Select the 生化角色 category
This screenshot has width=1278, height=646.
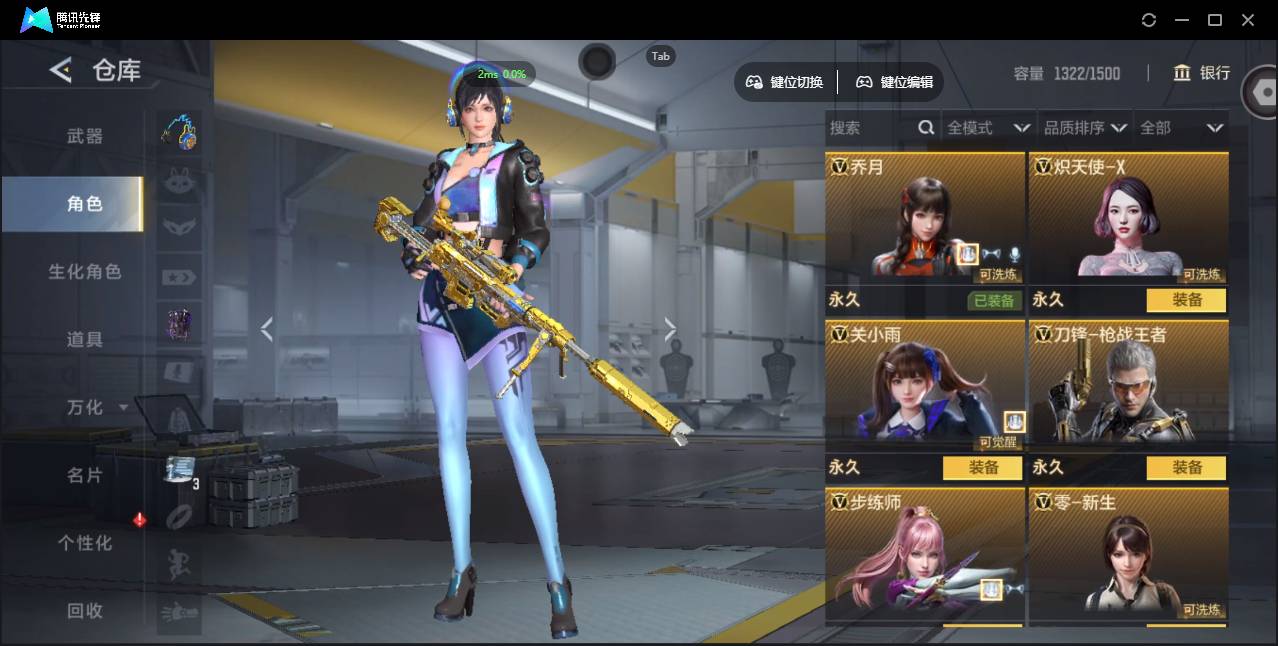point(85,272)
